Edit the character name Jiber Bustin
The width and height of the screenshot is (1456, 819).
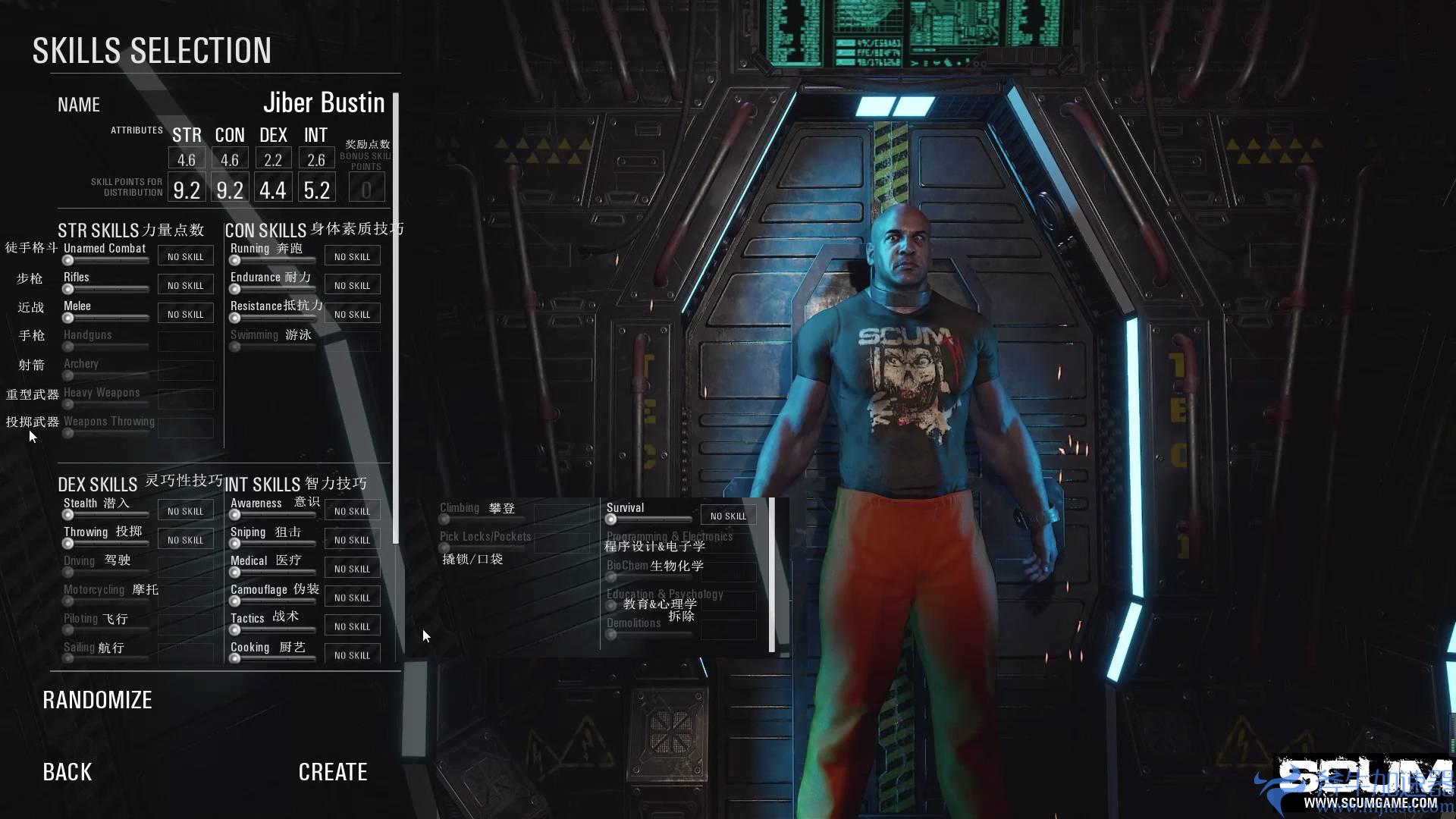(324, 103)
